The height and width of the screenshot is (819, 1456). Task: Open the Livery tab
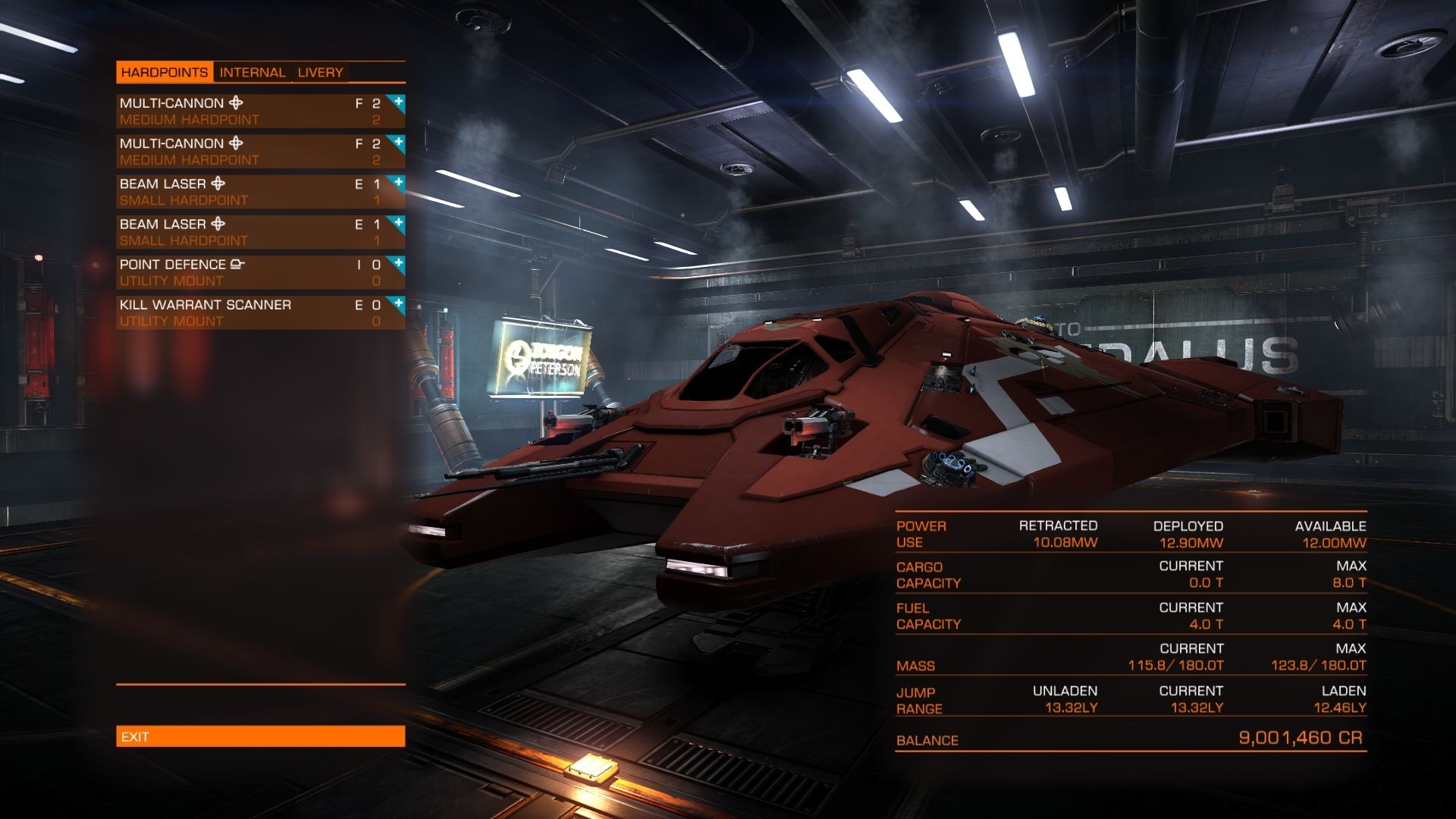(x=320, y=73)
